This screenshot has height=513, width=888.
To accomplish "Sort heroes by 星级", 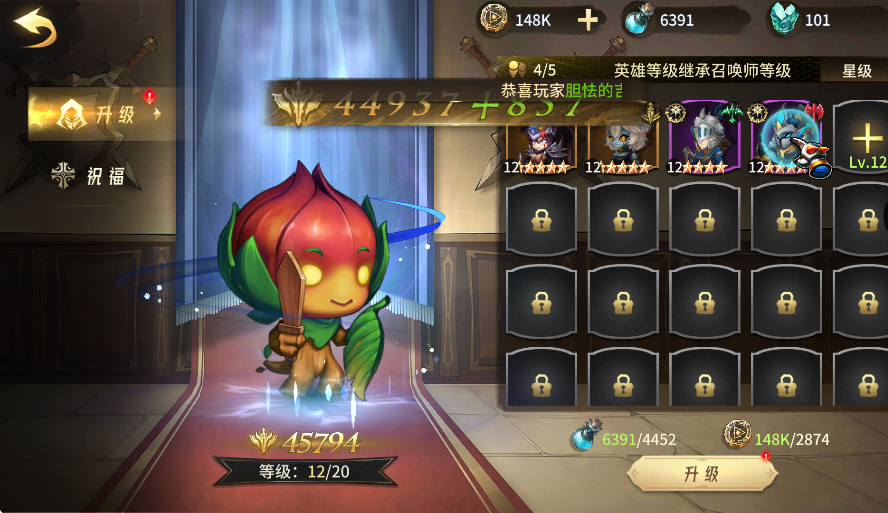I will pos(857,71).
